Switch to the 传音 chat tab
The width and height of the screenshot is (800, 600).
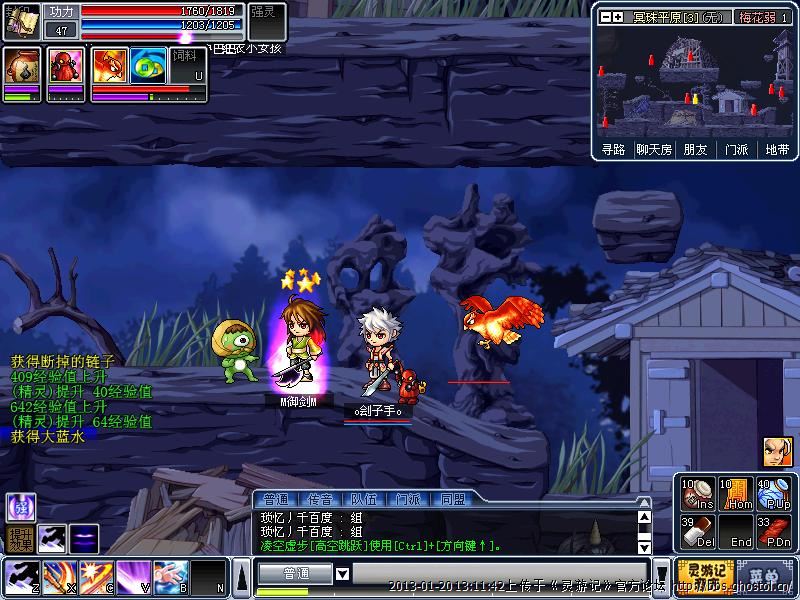[319, 498]
